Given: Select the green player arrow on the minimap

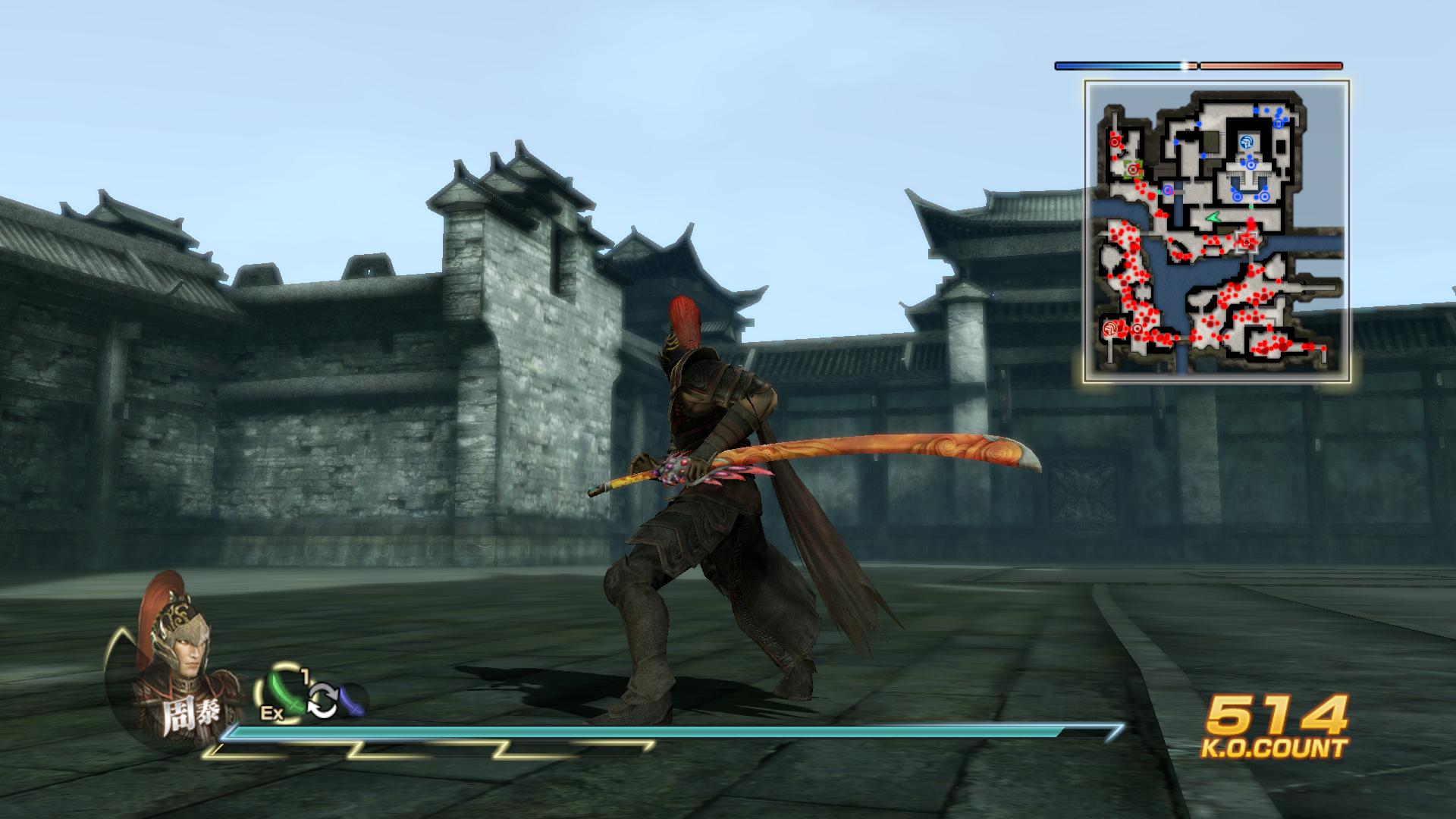Looking at the screenshot, I should coord(1213,218).
